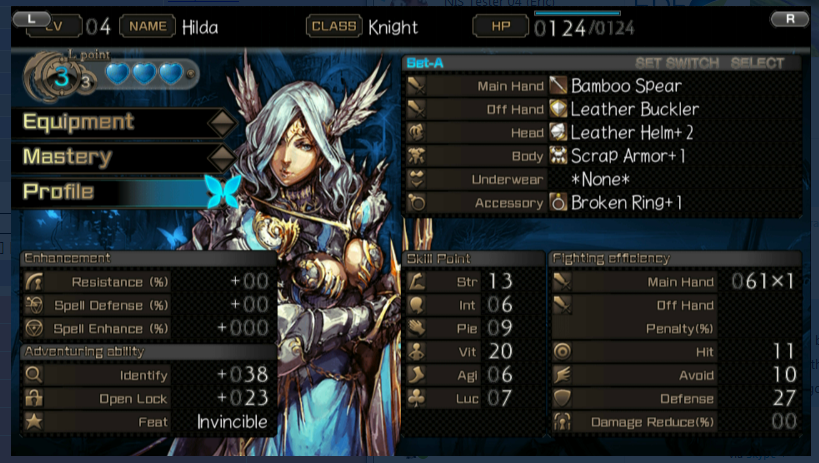The width and height of the screenshot is (819, 463).
Task: Select the Bamboo Spear main hand slot
Action: pos(625,86)
